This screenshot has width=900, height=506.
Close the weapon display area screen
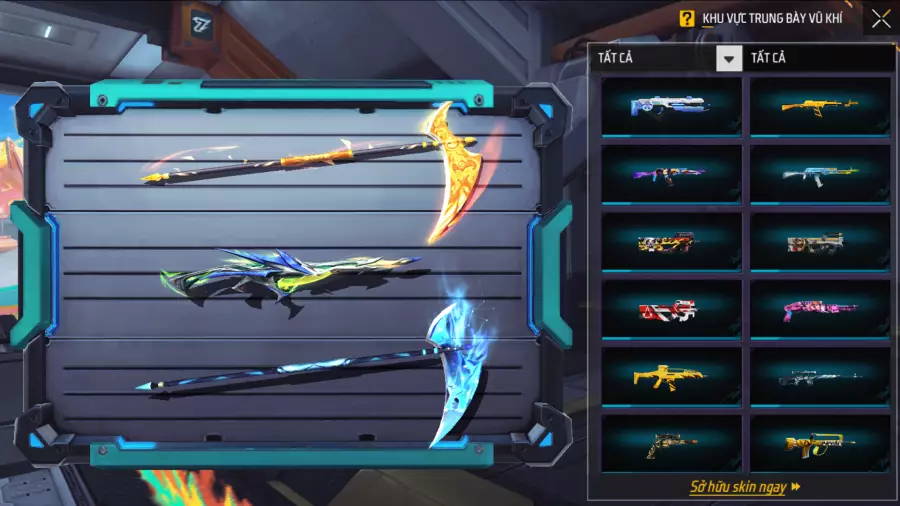coord(880,18)
